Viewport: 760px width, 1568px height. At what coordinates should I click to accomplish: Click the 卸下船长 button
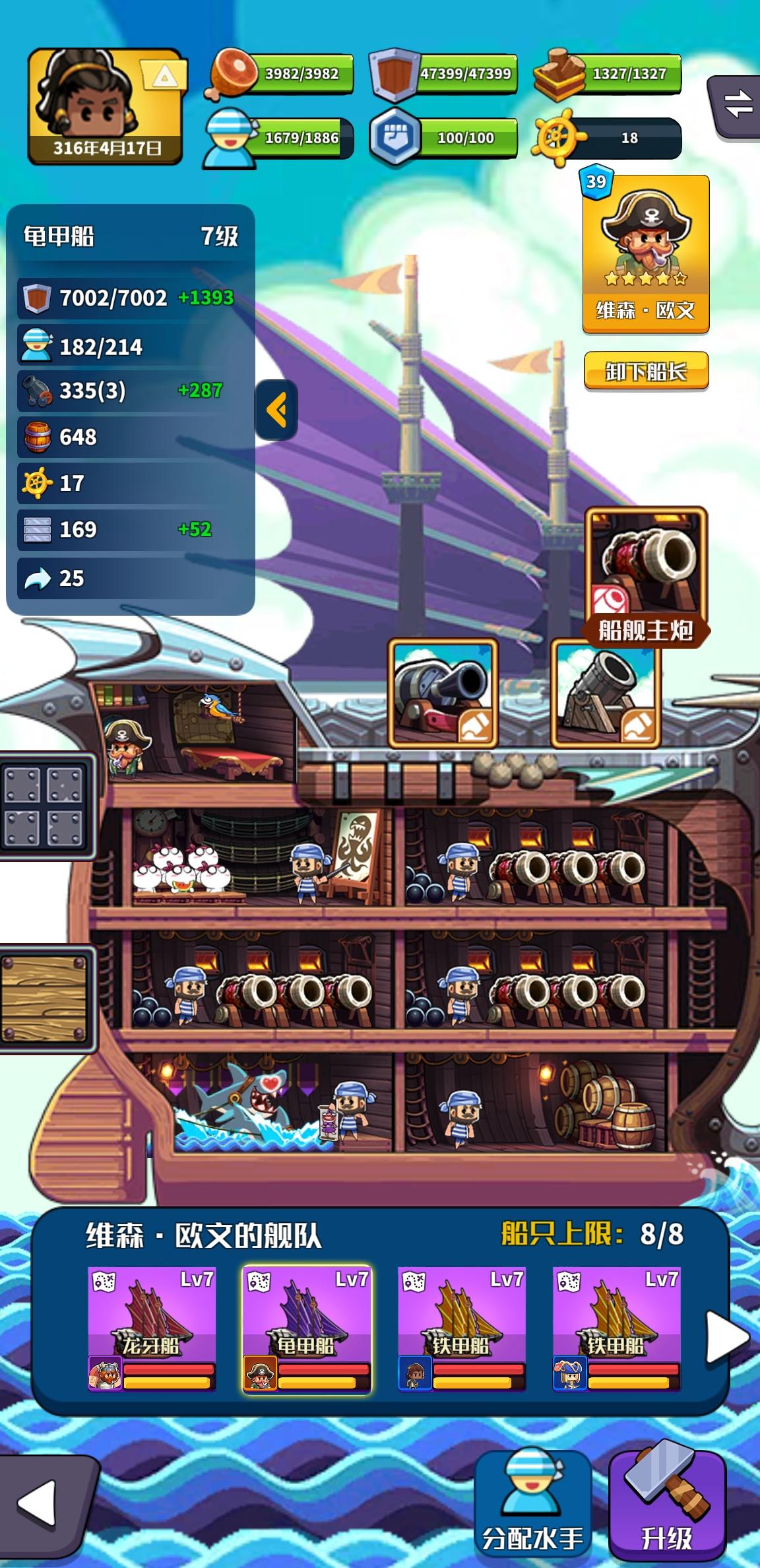point(646,372)
